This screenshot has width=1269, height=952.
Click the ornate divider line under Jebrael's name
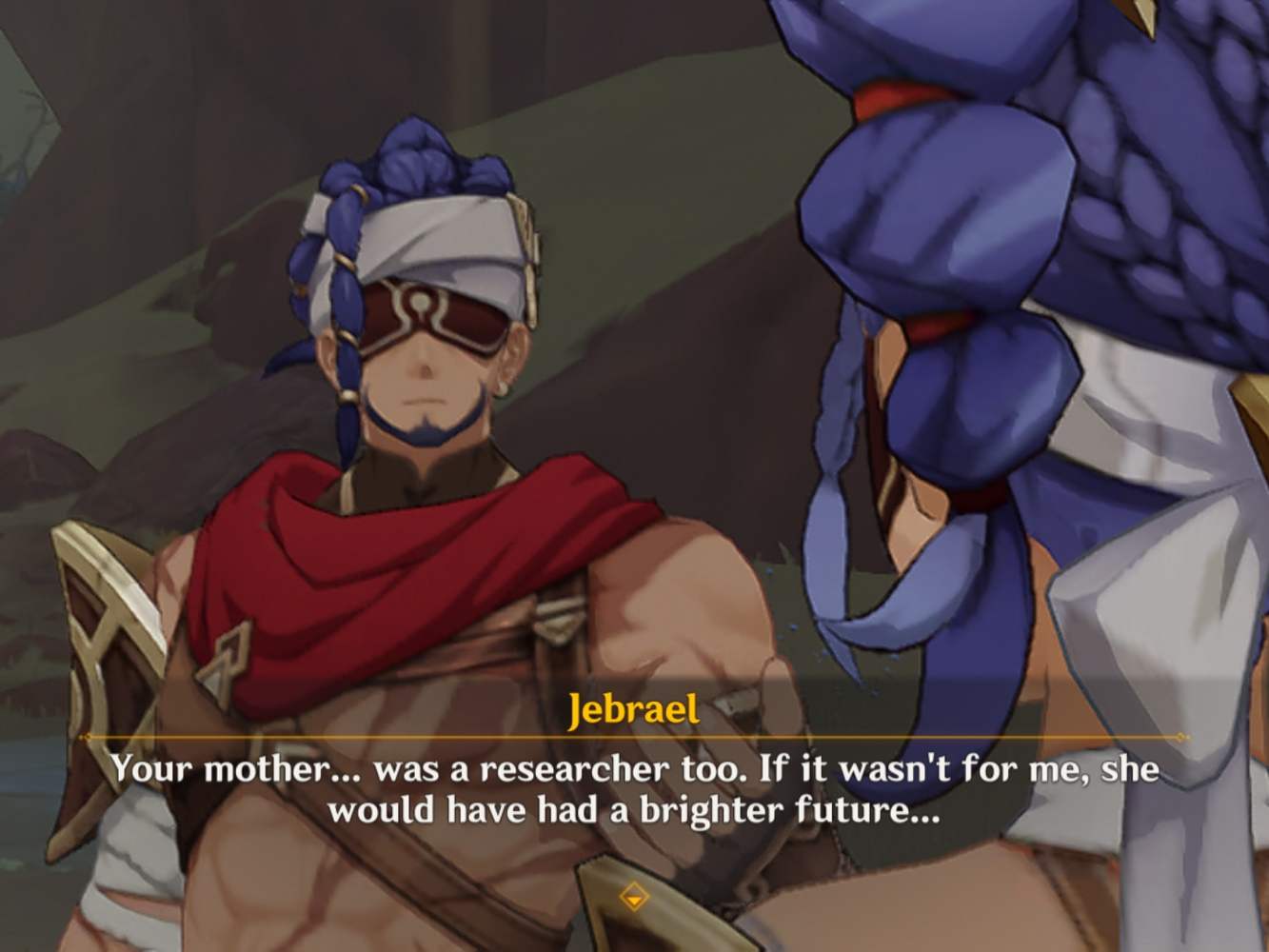coord(634,737)
